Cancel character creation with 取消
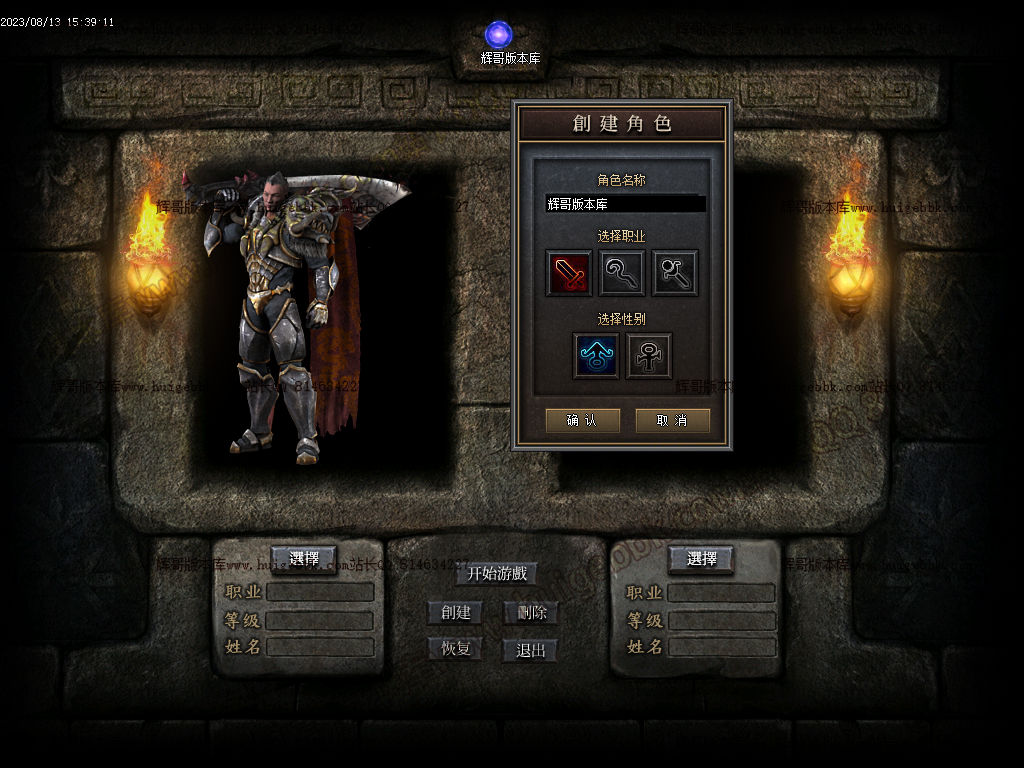 tap(672, 421)
